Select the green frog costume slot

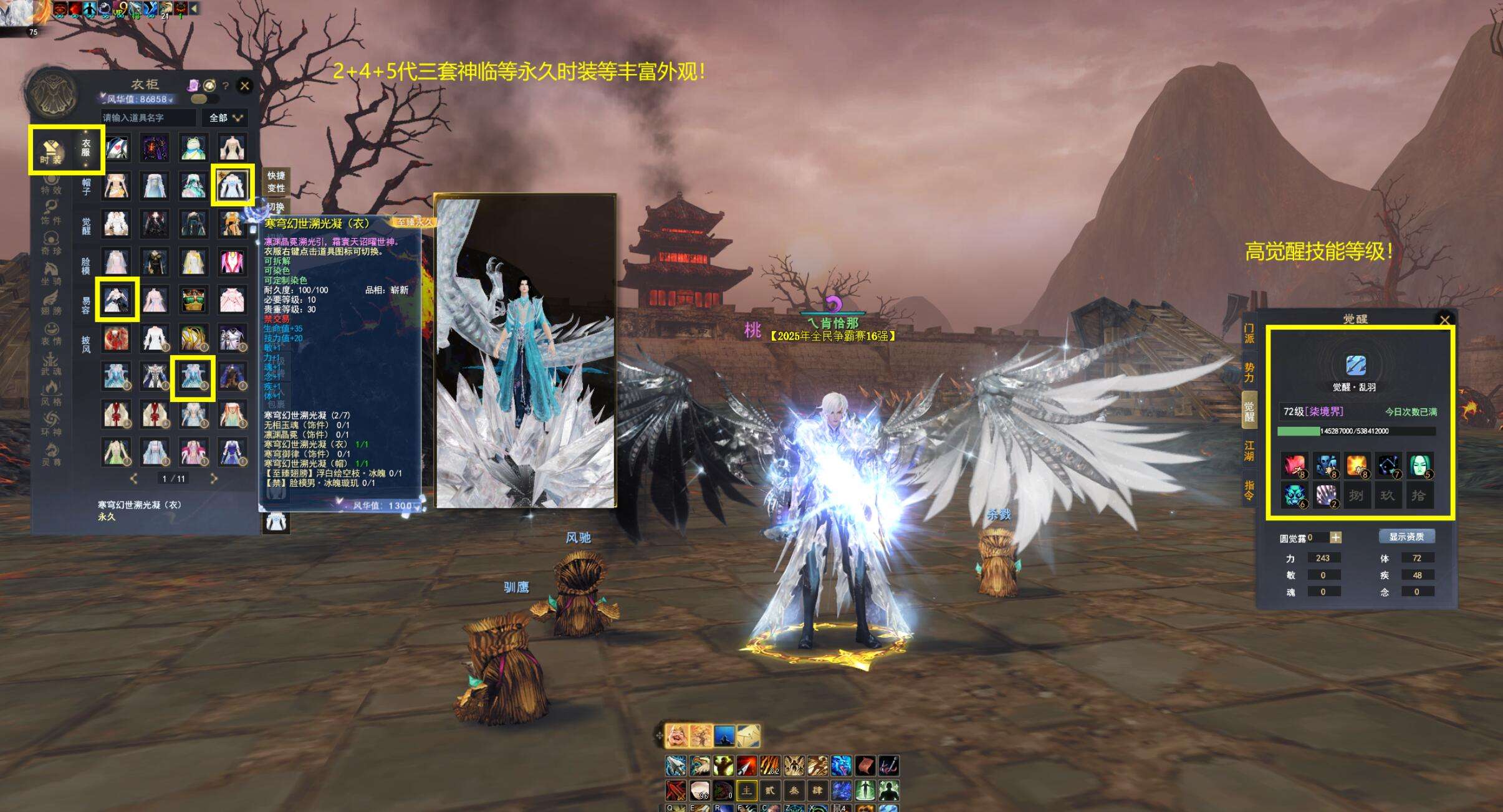pyautogui.click(x=193, y=148)
